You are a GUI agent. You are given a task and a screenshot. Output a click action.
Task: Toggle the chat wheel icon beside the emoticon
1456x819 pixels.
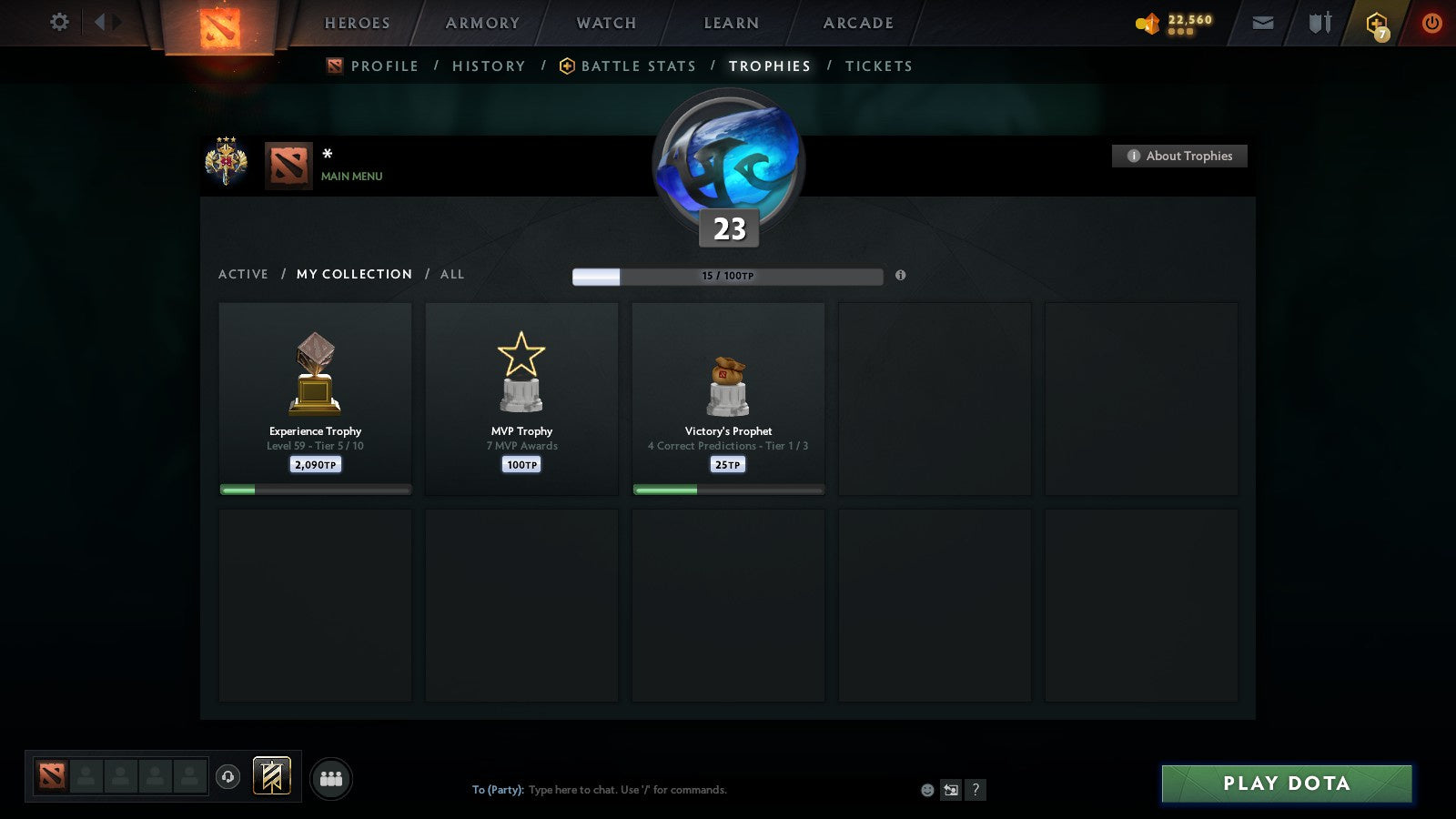950,791
